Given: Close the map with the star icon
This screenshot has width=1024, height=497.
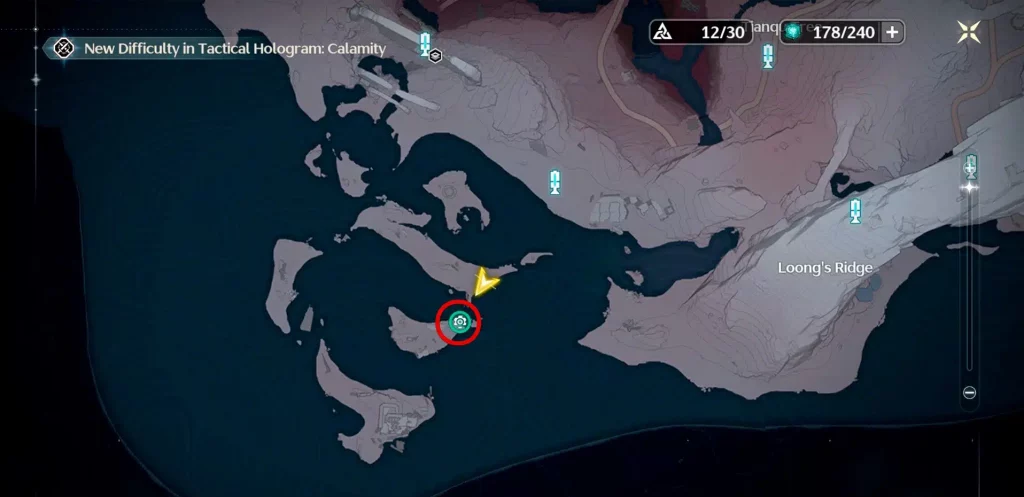Looking at the screenshot, I should point(969,32).
